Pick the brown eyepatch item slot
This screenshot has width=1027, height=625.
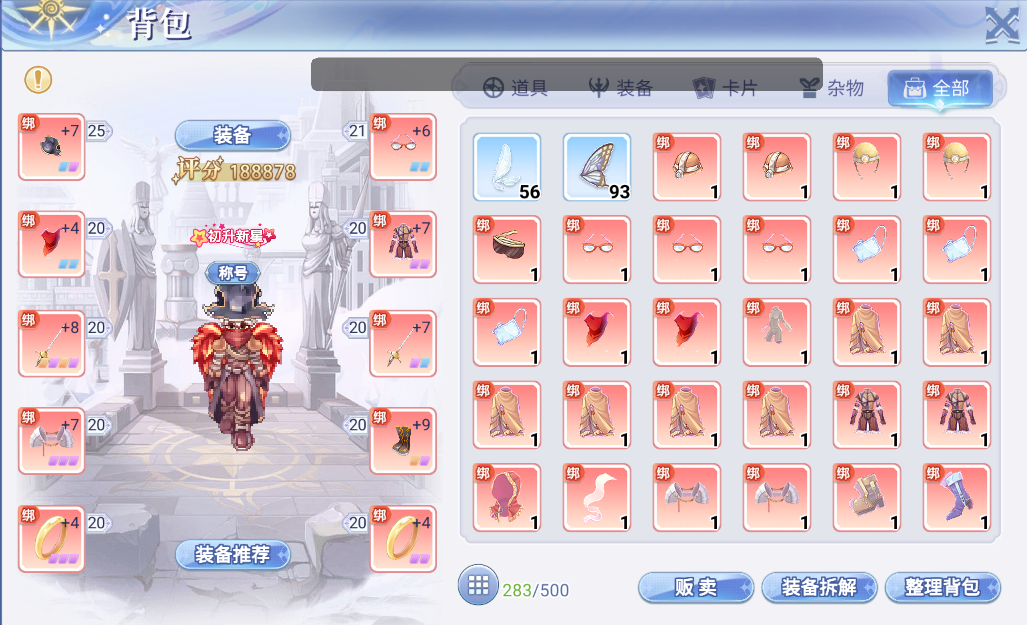(507, 250)
